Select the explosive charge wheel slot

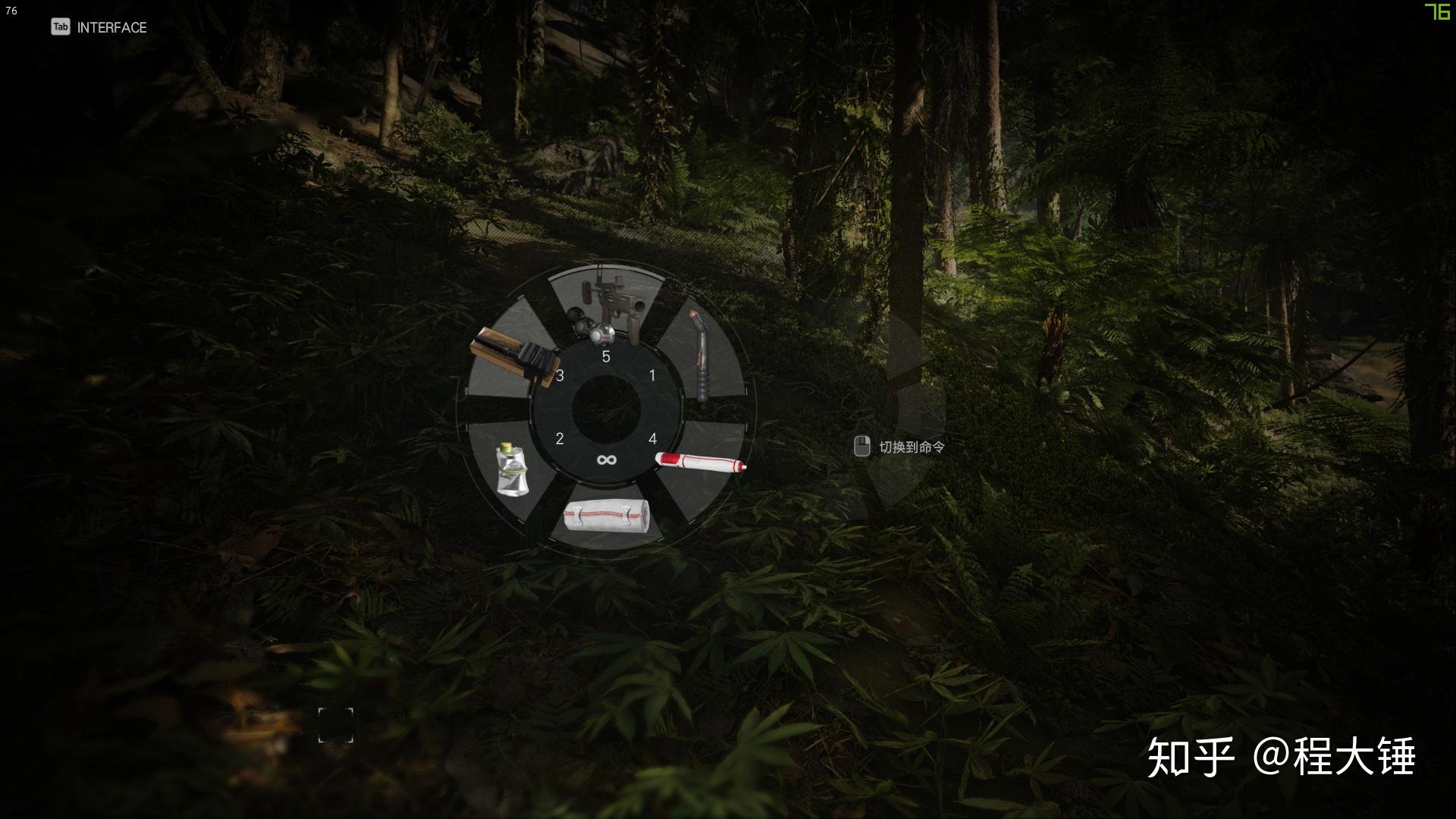[513, 356]
